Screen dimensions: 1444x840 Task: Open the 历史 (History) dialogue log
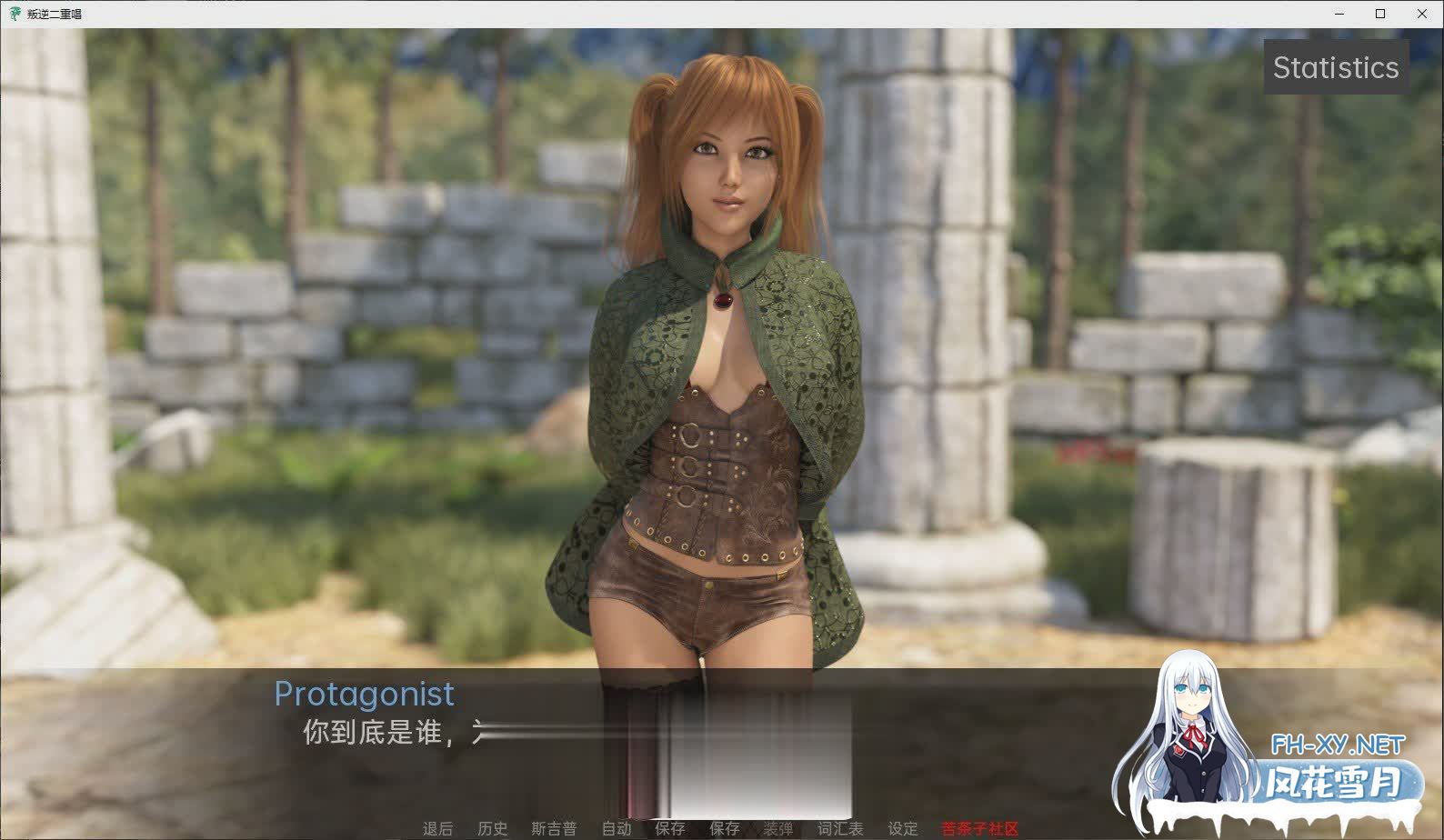492,828
